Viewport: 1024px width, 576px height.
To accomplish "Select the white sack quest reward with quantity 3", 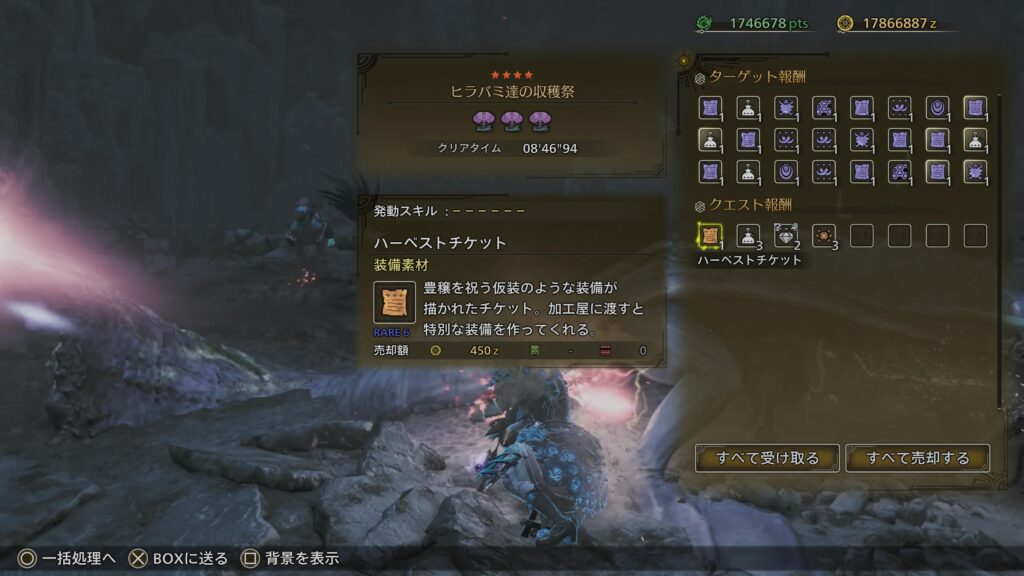I will coord(748,236).
